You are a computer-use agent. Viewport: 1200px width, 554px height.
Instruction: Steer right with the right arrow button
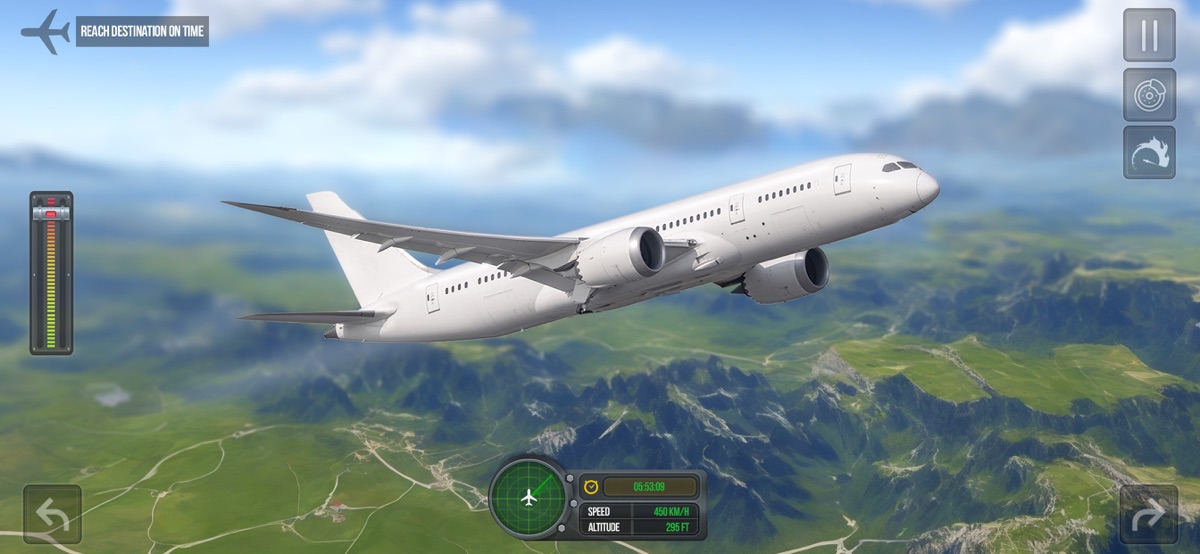(x=1148, y=514)
